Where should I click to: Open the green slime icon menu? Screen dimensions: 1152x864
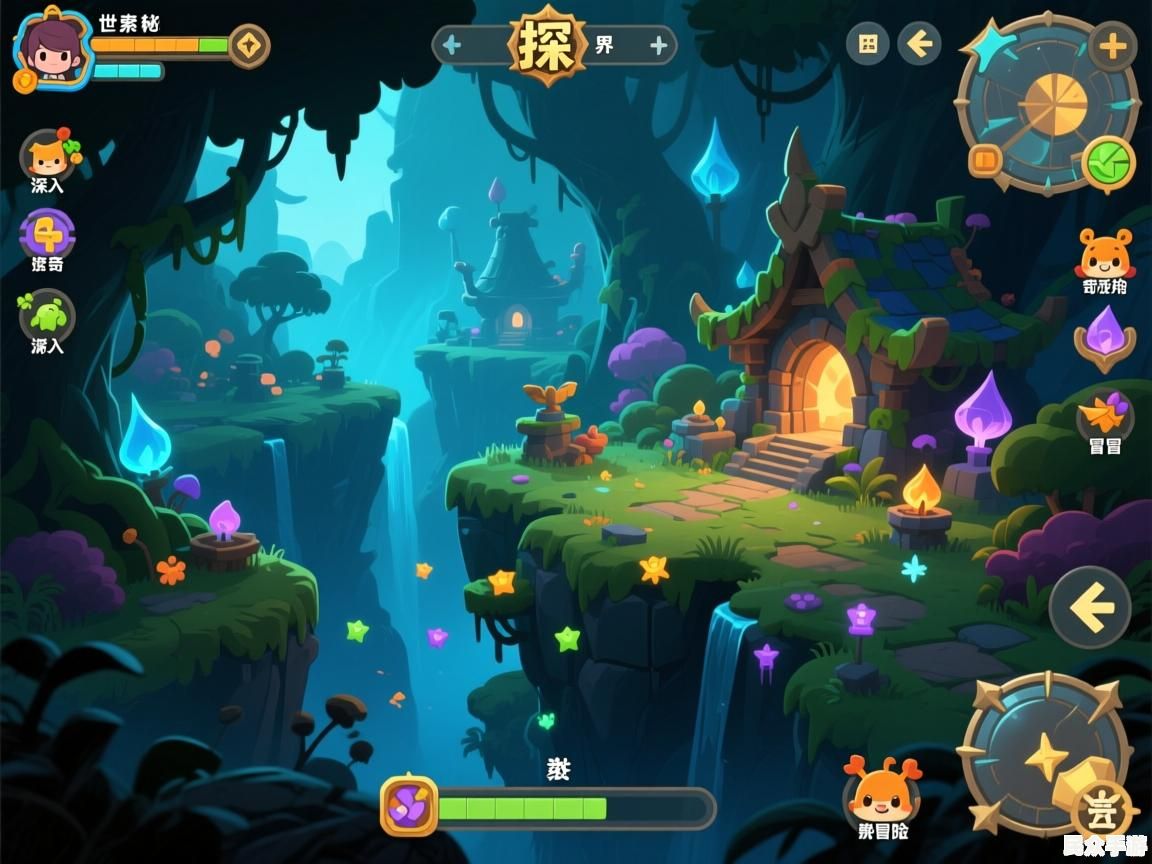click(x=47, y=316)
